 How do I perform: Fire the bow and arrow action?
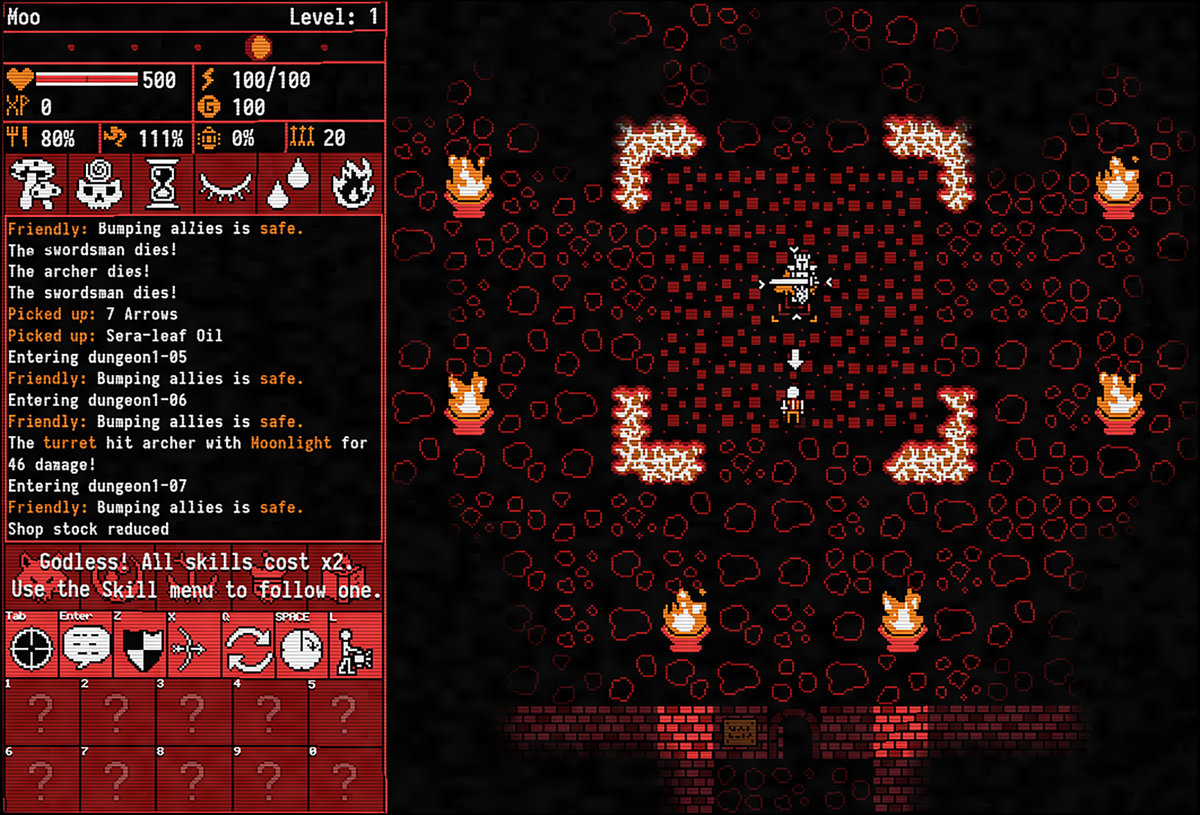tap(194, 648)
